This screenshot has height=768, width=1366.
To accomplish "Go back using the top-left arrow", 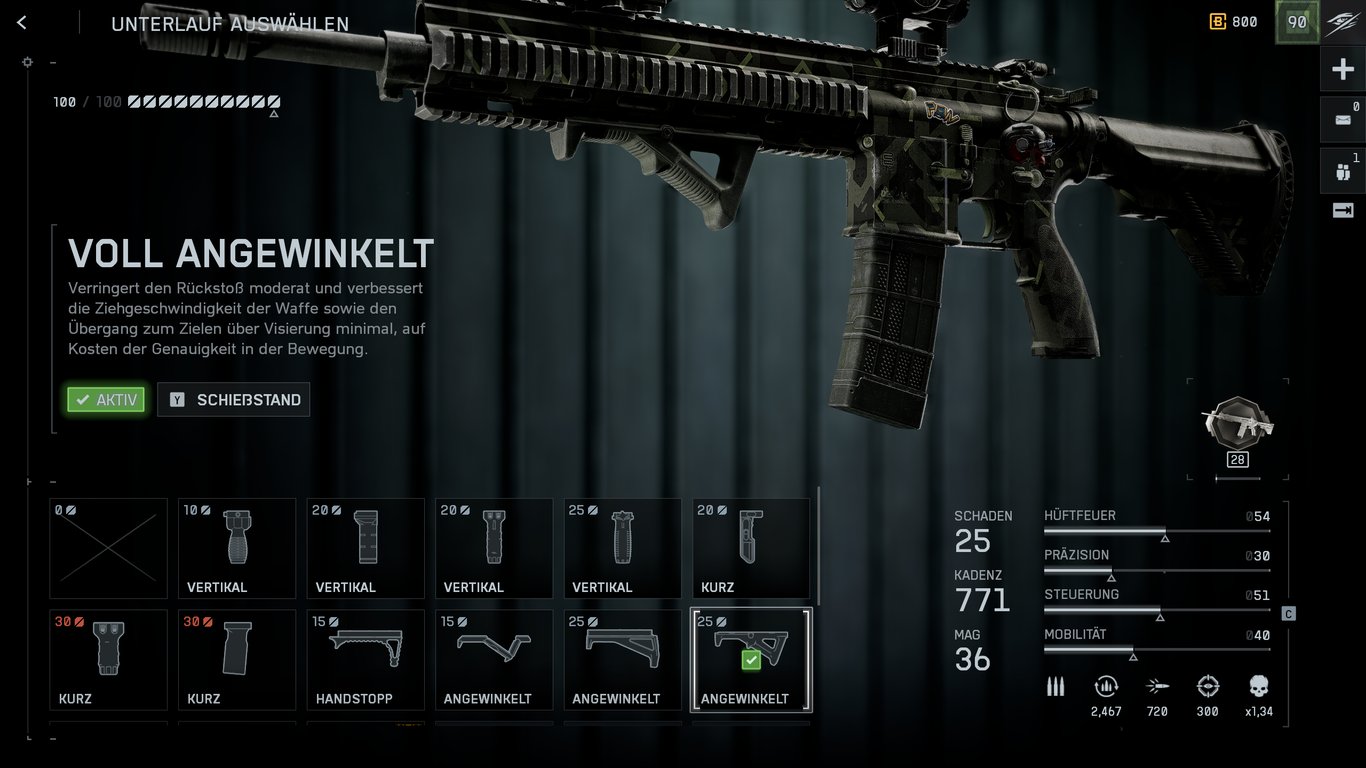I will click(22, 23).
